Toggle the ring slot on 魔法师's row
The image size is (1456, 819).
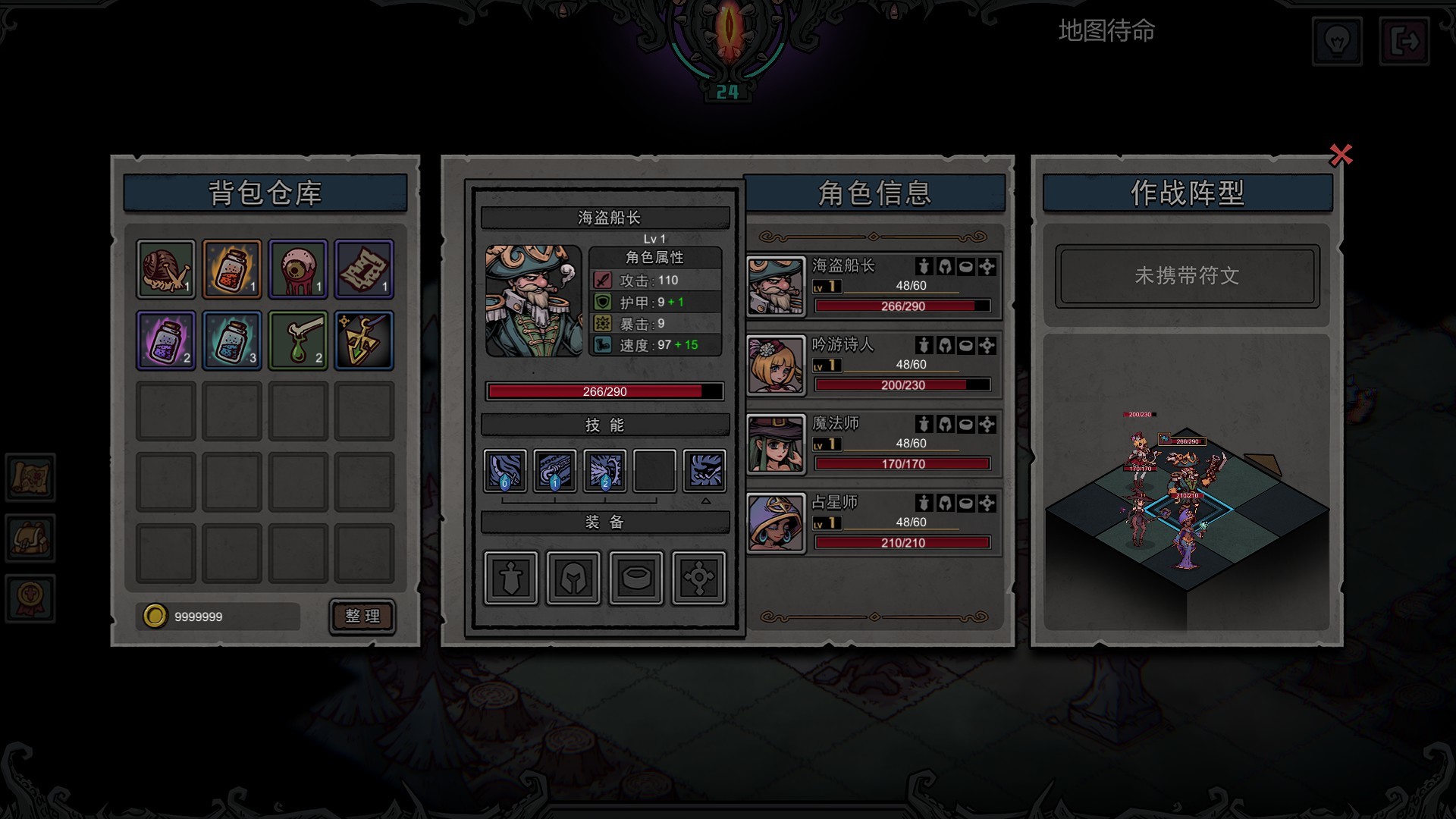965,424
